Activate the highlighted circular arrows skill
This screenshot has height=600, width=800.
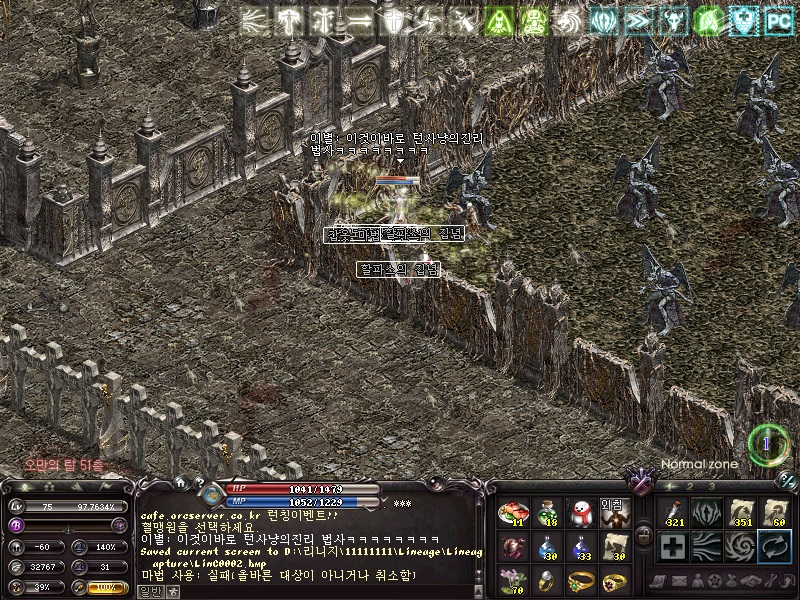(x=775, y=547)
